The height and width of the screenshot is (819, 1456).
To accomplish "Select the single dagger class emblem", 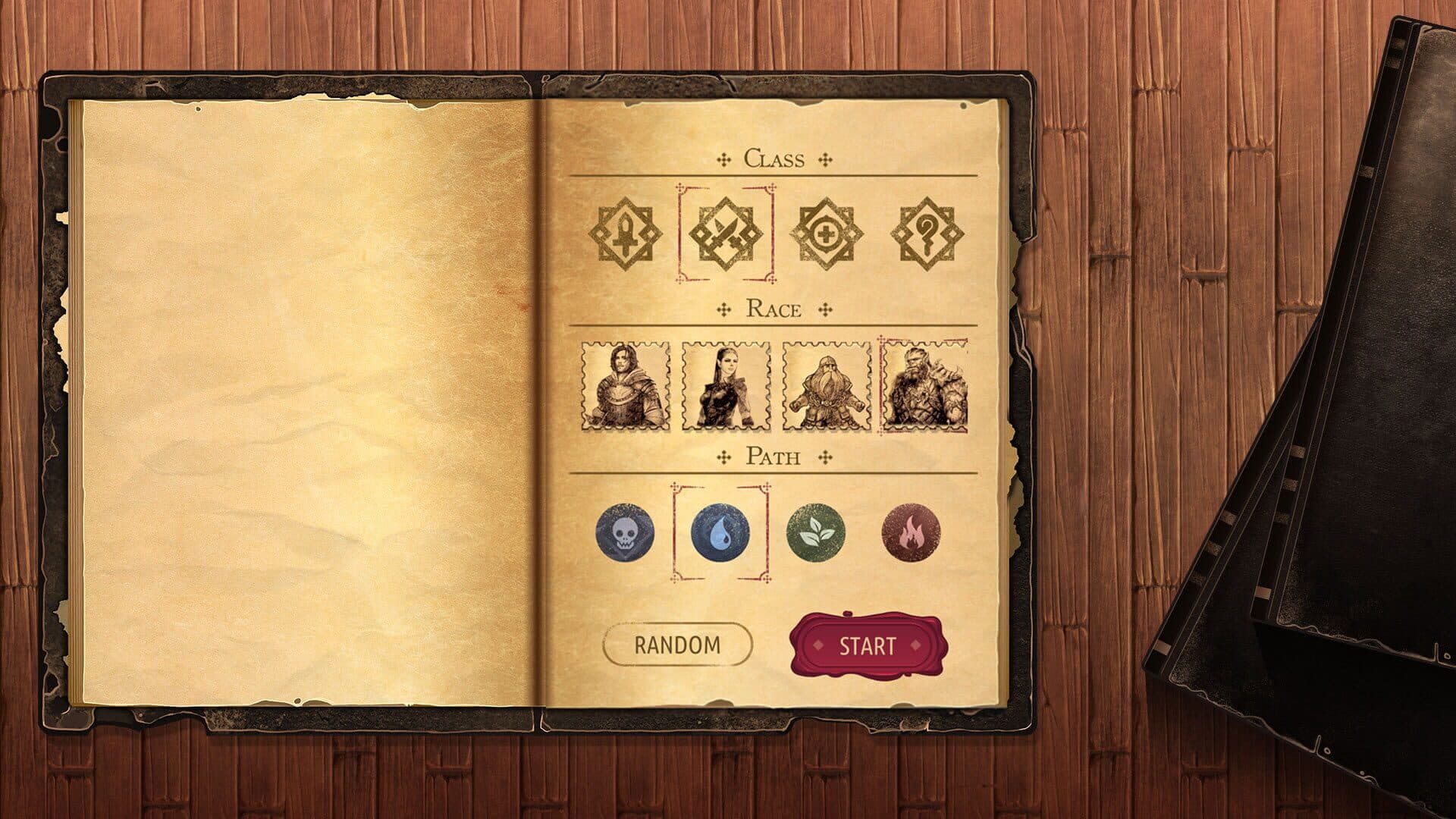I will tap(625, 233).
